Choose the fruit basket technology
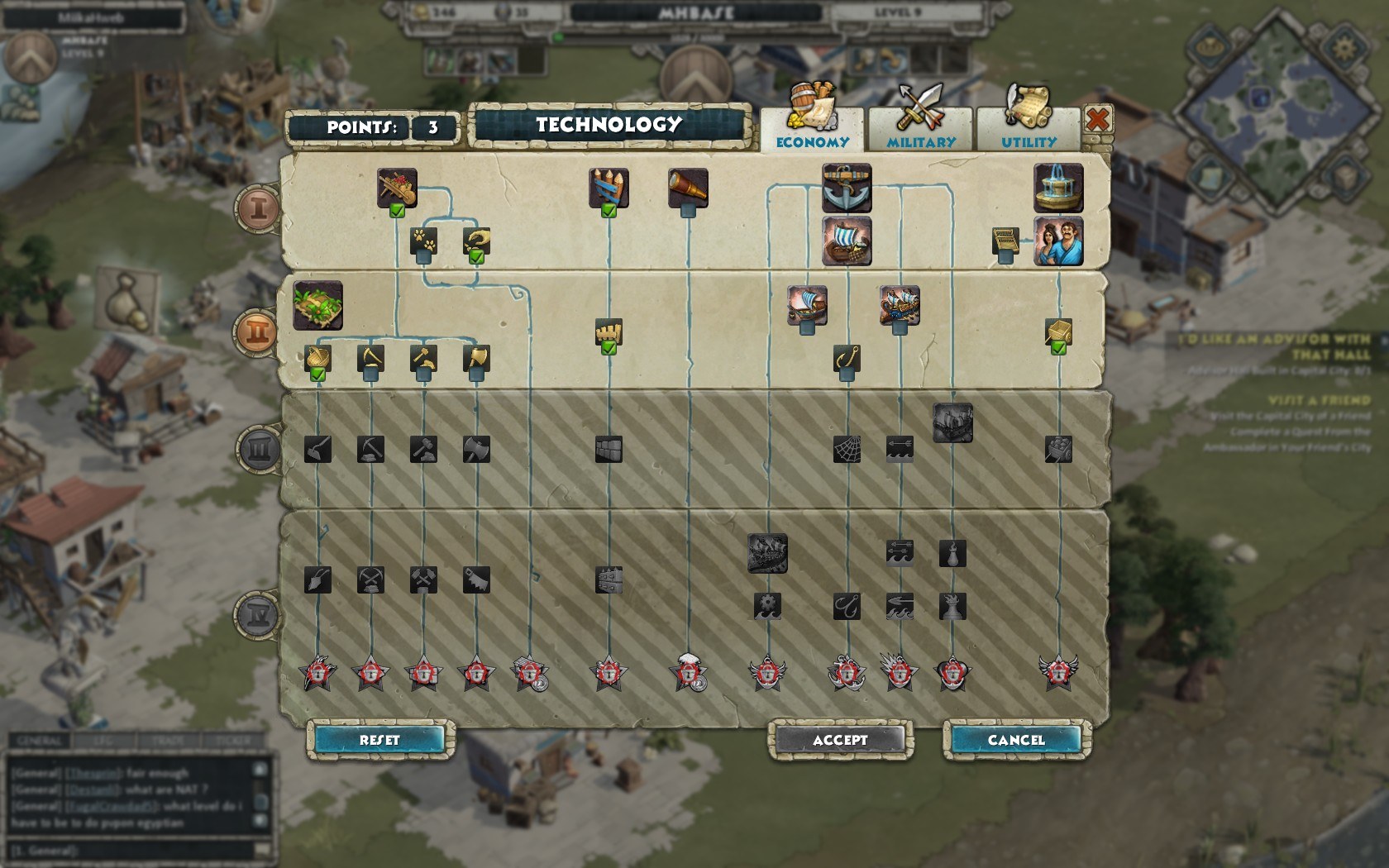Image resolution: width=1389 pixels, height=868 pixels. click(x=397, y=188)
